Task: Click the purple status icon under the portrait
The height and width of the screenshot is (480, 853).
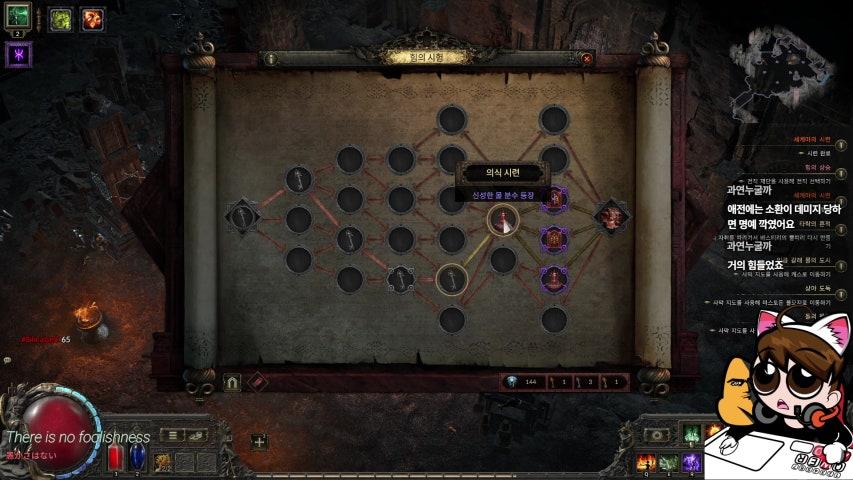Action: [19, 55]
